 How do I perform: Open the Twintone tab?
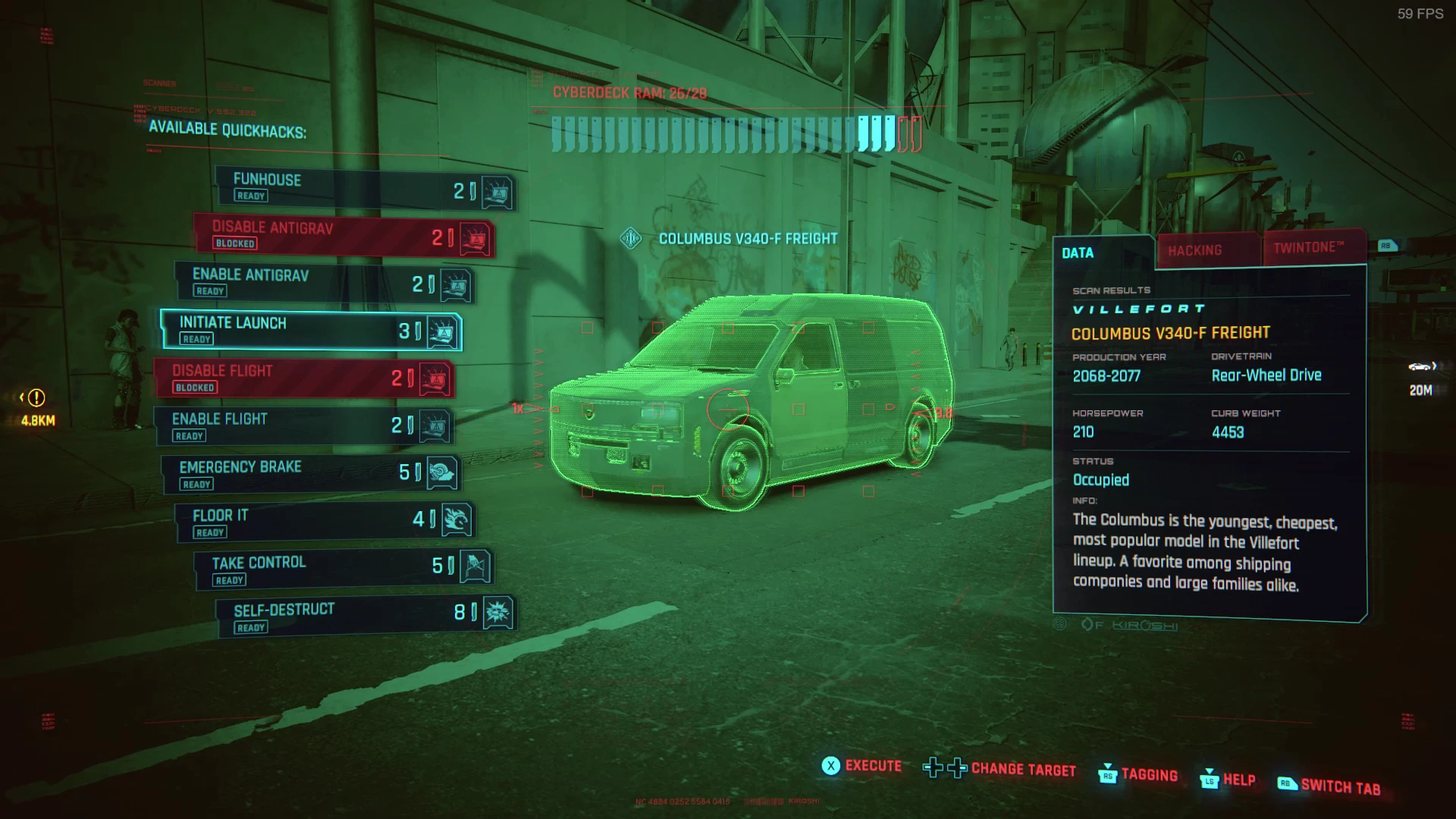tap(1309, 248)
